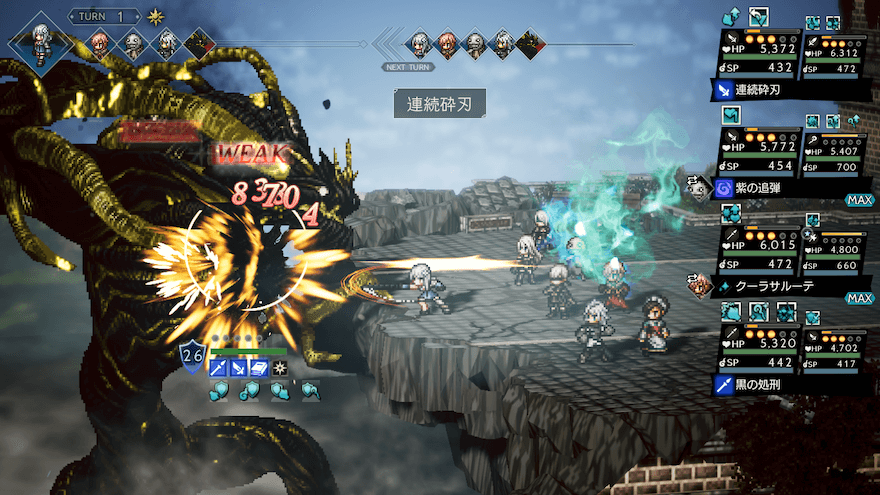Check the enemy shield counter showing 26

tap(192, 355)
